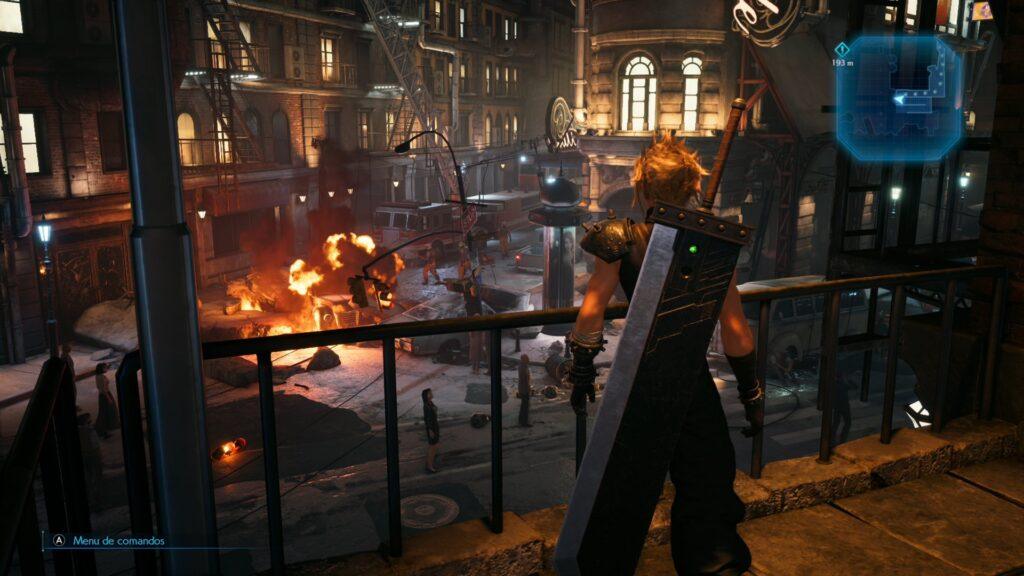Open the blue minimap
Screen dimensions: 1024x576
click(x=901, y=98)
